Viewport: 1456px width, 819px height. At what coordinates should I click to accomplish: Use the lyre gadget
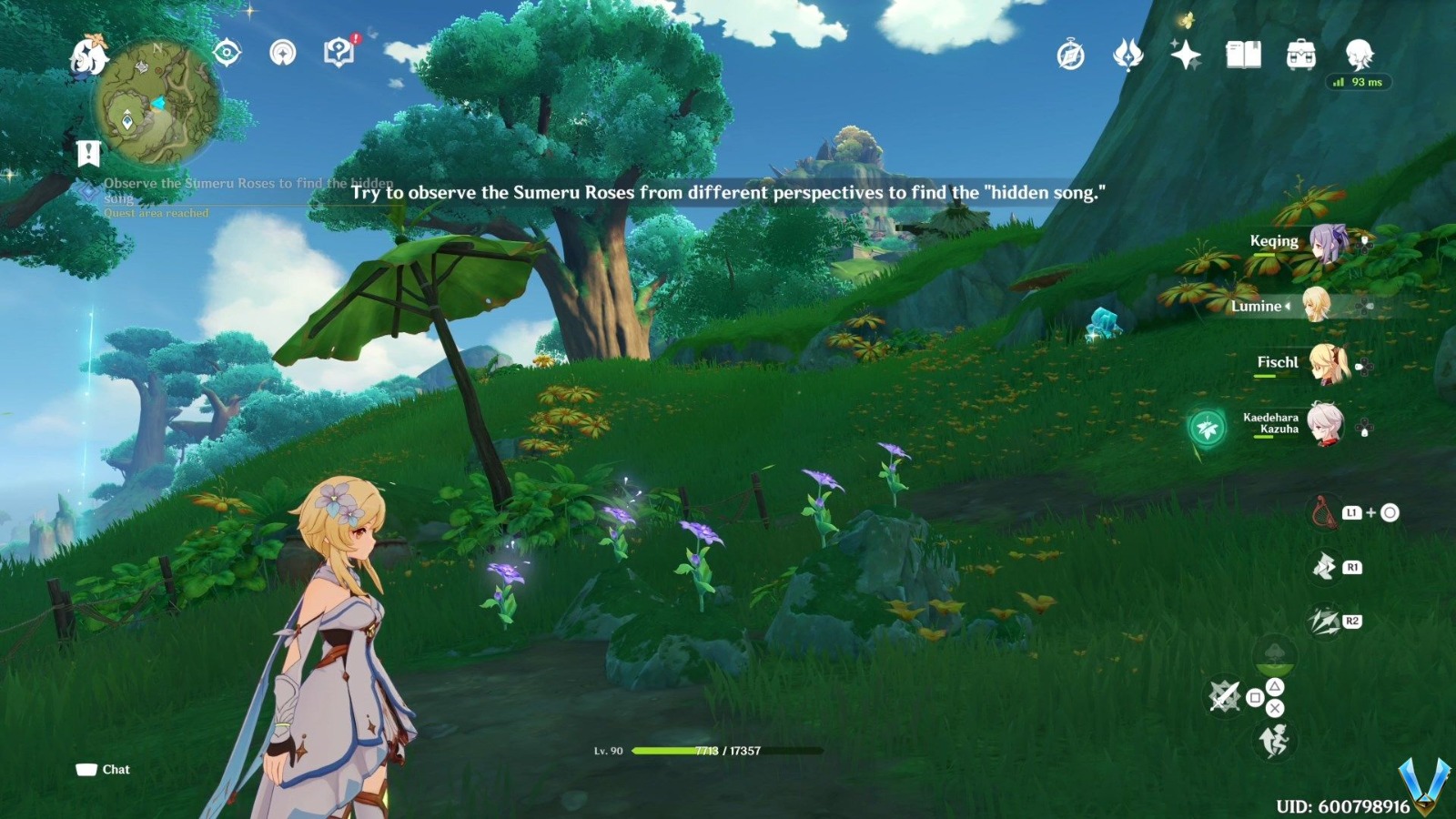[1323, 512]
